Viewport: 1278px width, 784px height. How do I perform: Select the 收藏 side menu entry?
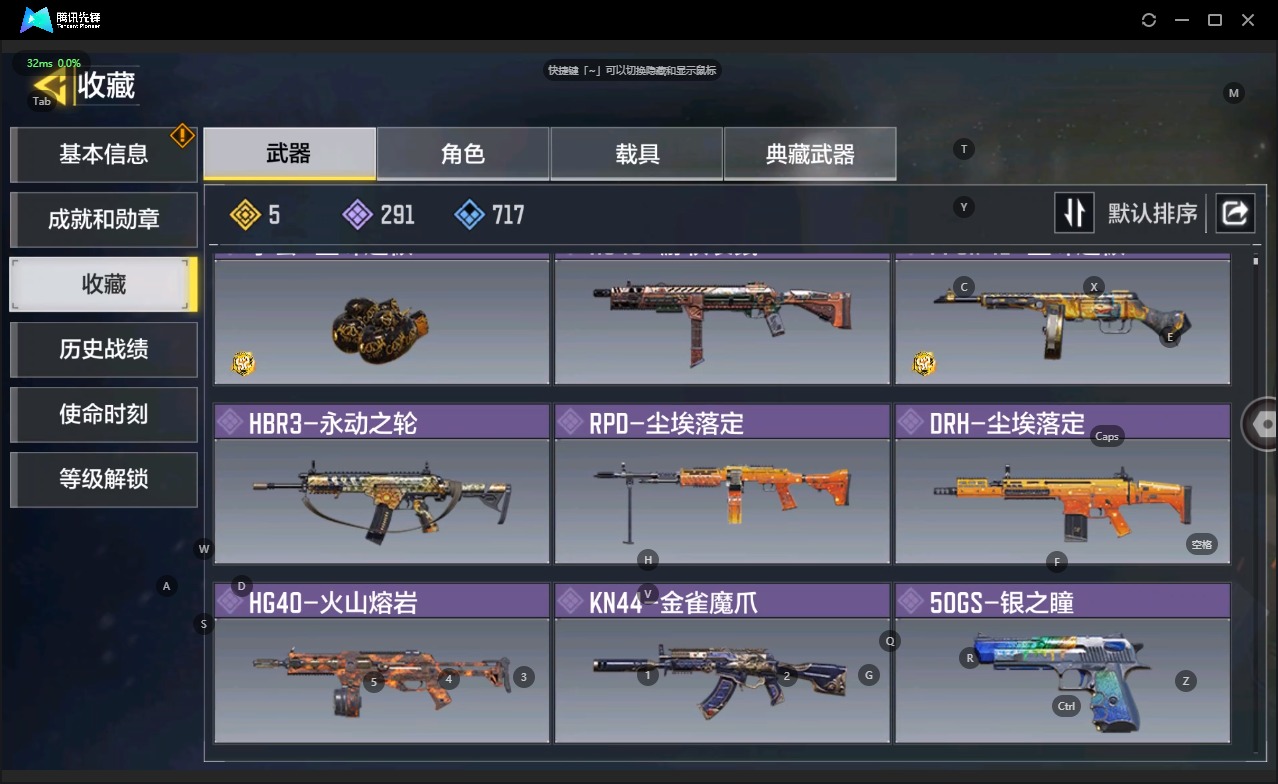(x=103, y=284)
